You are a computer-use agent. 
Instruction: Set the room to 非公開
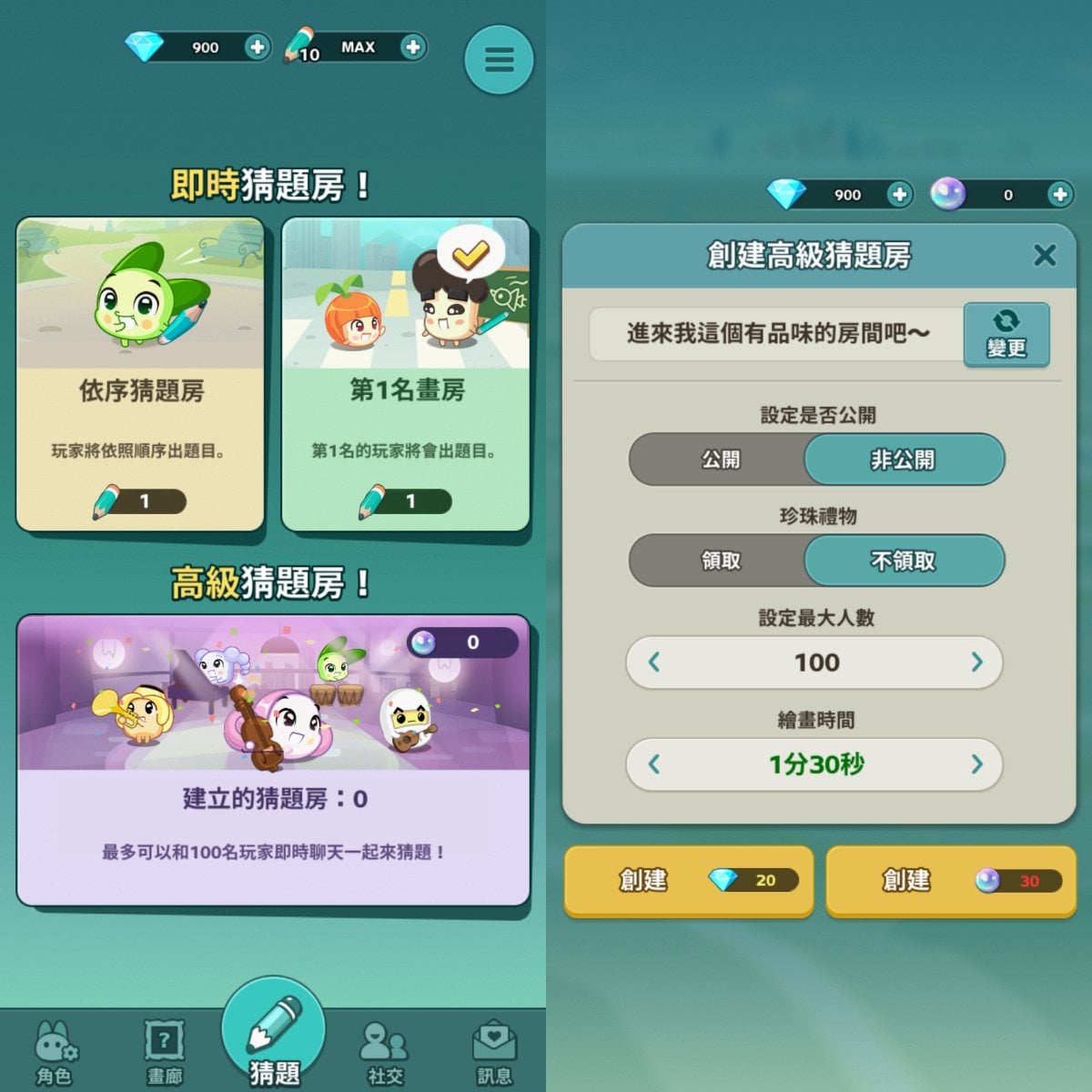coord(903,460)
